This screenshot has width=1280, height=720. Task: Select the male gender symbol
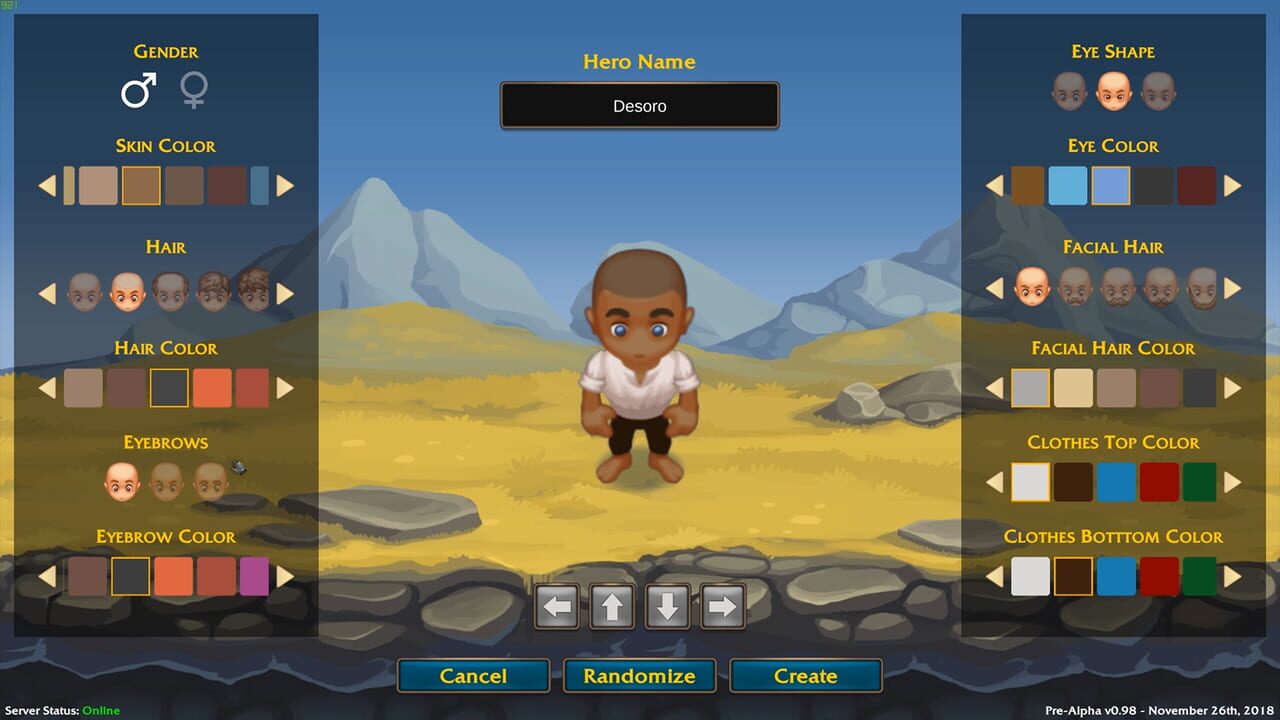coord(136,90)
